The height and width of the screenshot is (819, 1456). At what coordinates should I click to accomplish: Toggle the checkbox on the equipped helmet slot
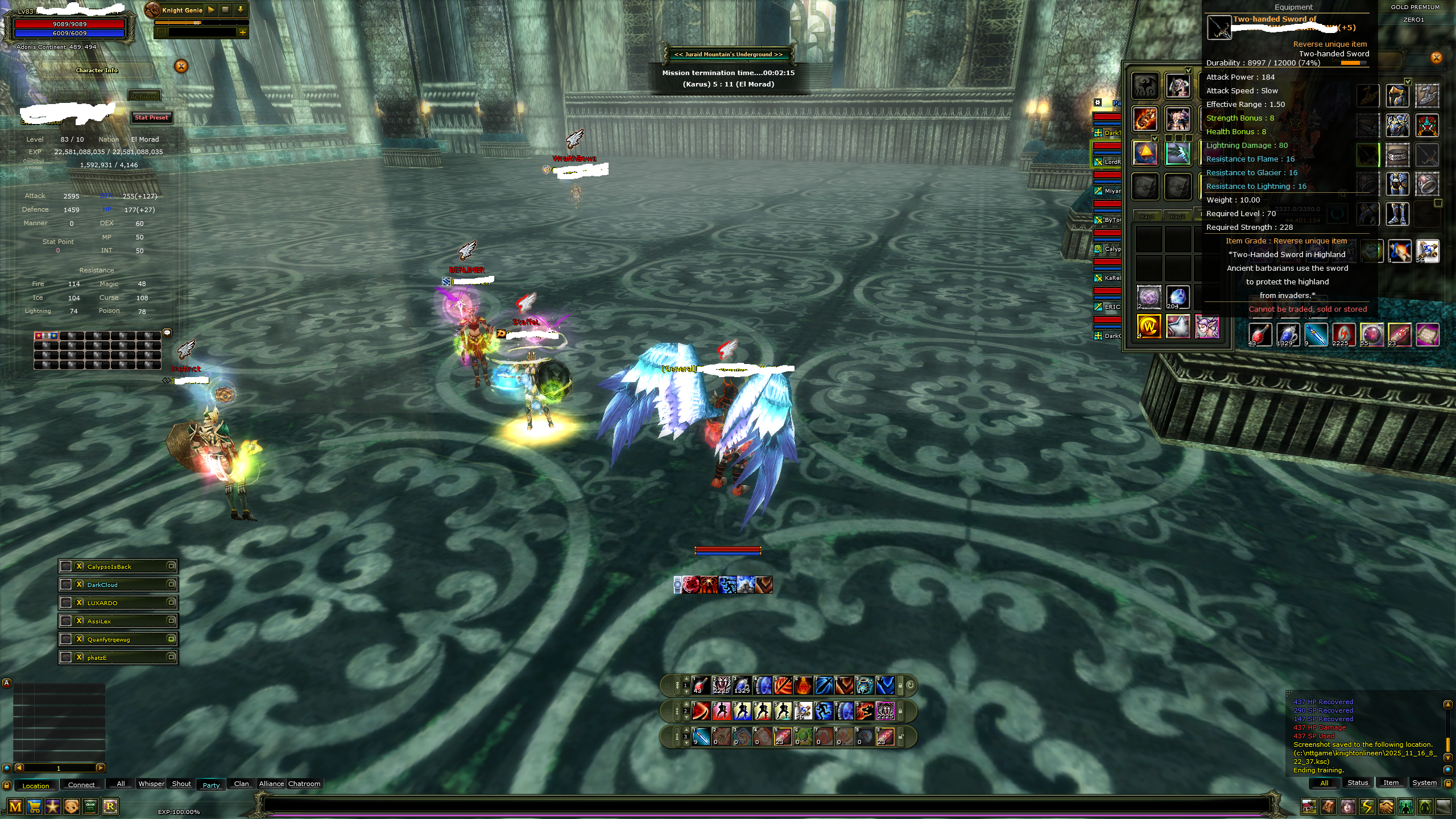[1189, 71]
